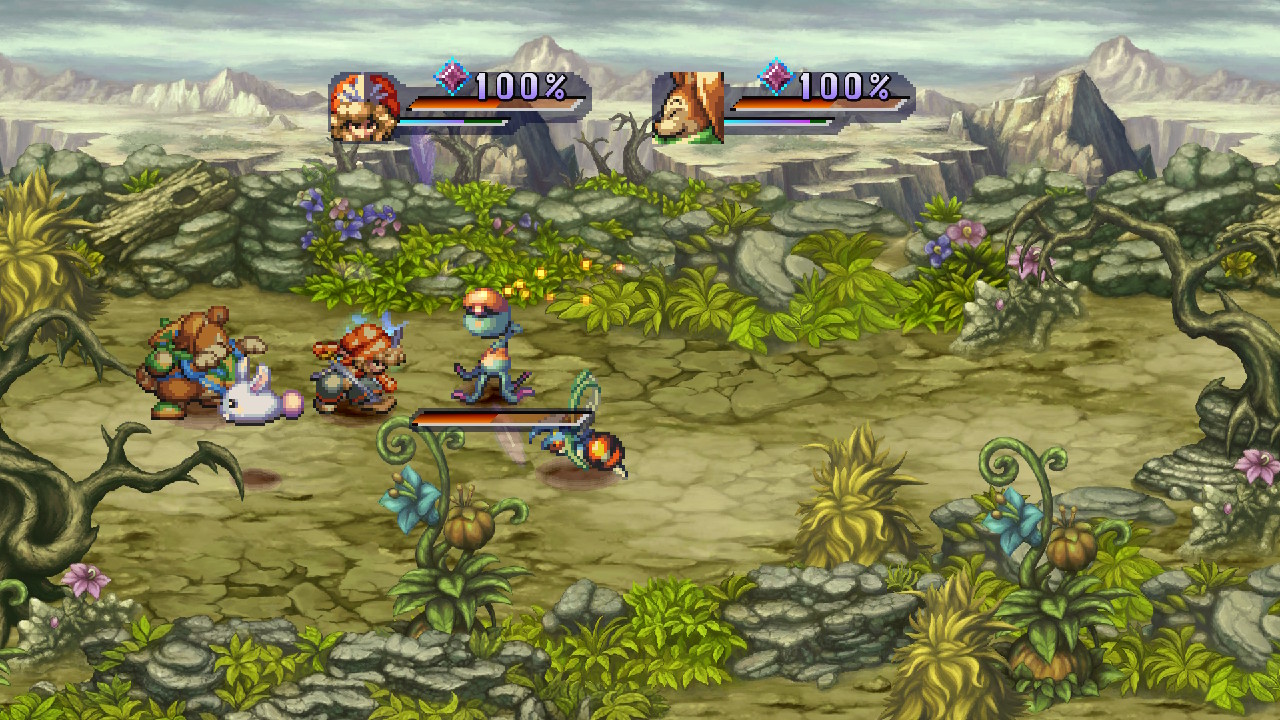Select the brown furry companion's portrait
Image resolution: width=1280 pixels, height=720 pixels.
[688, 107]
